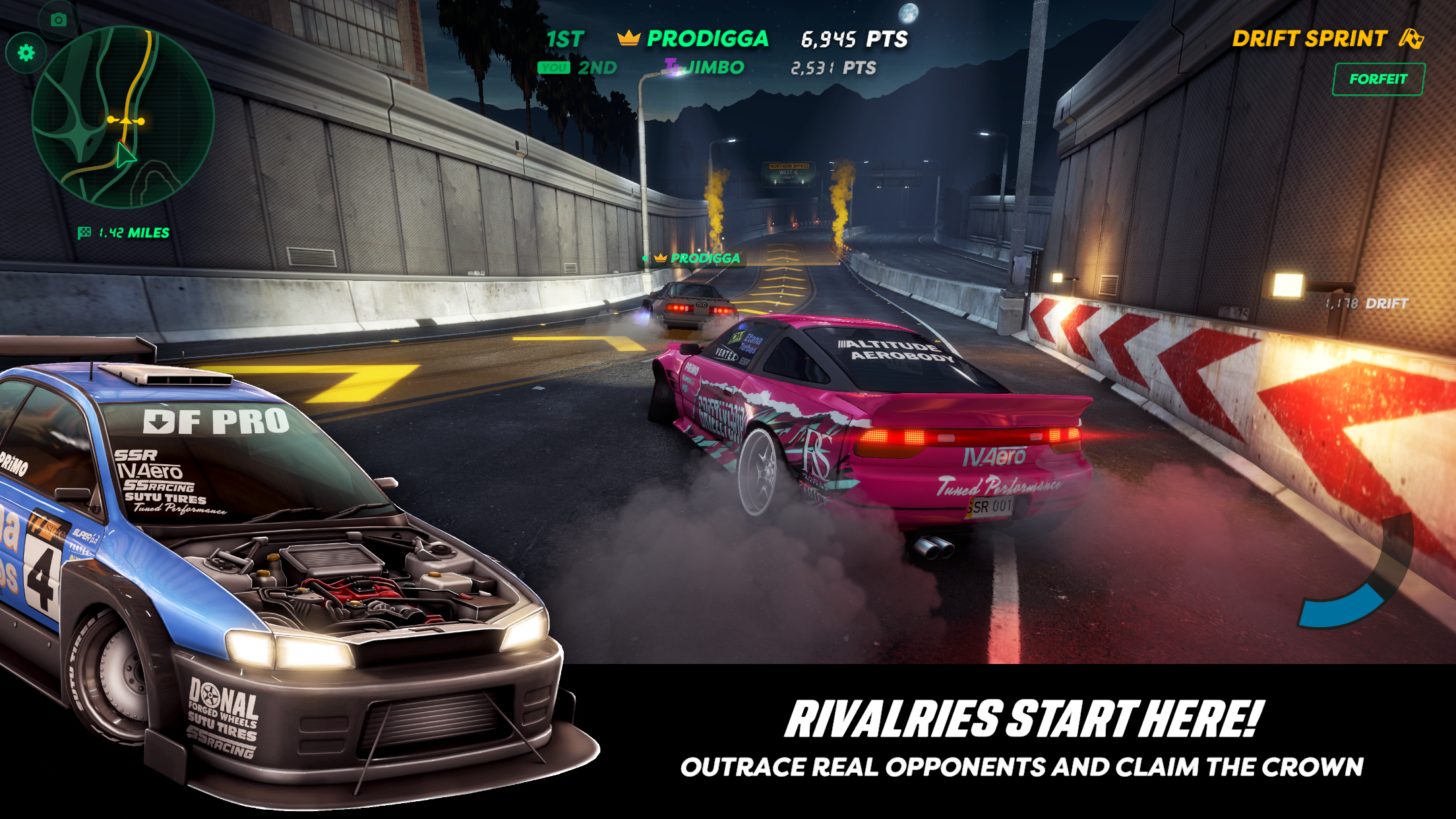The height and width of the screenshot is (819, 1456).
Task: Click the purple rank icon next to JIMBO
Action: pos(673,66)
